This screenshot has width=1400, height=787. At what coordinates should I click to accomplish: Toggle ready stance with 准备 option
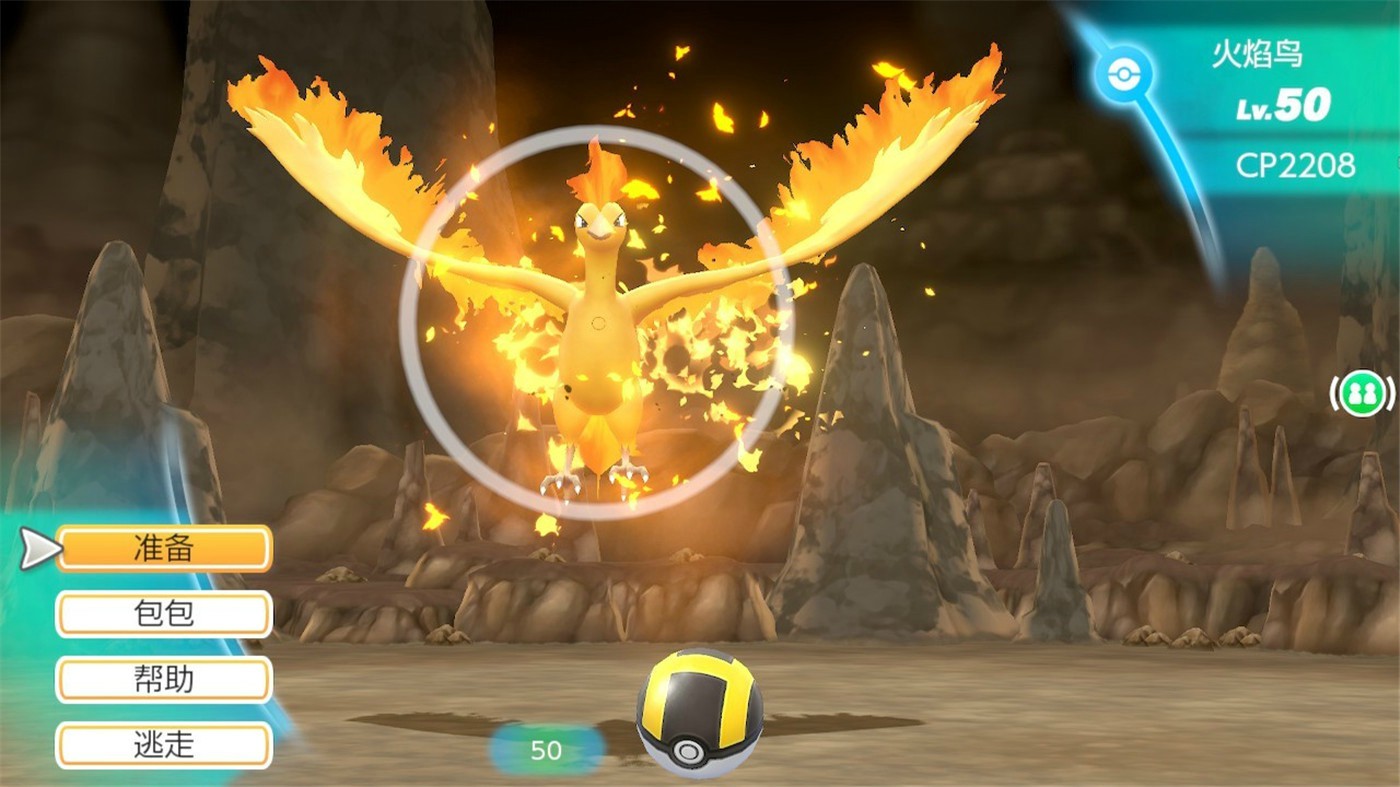click(x=165, y=548)
